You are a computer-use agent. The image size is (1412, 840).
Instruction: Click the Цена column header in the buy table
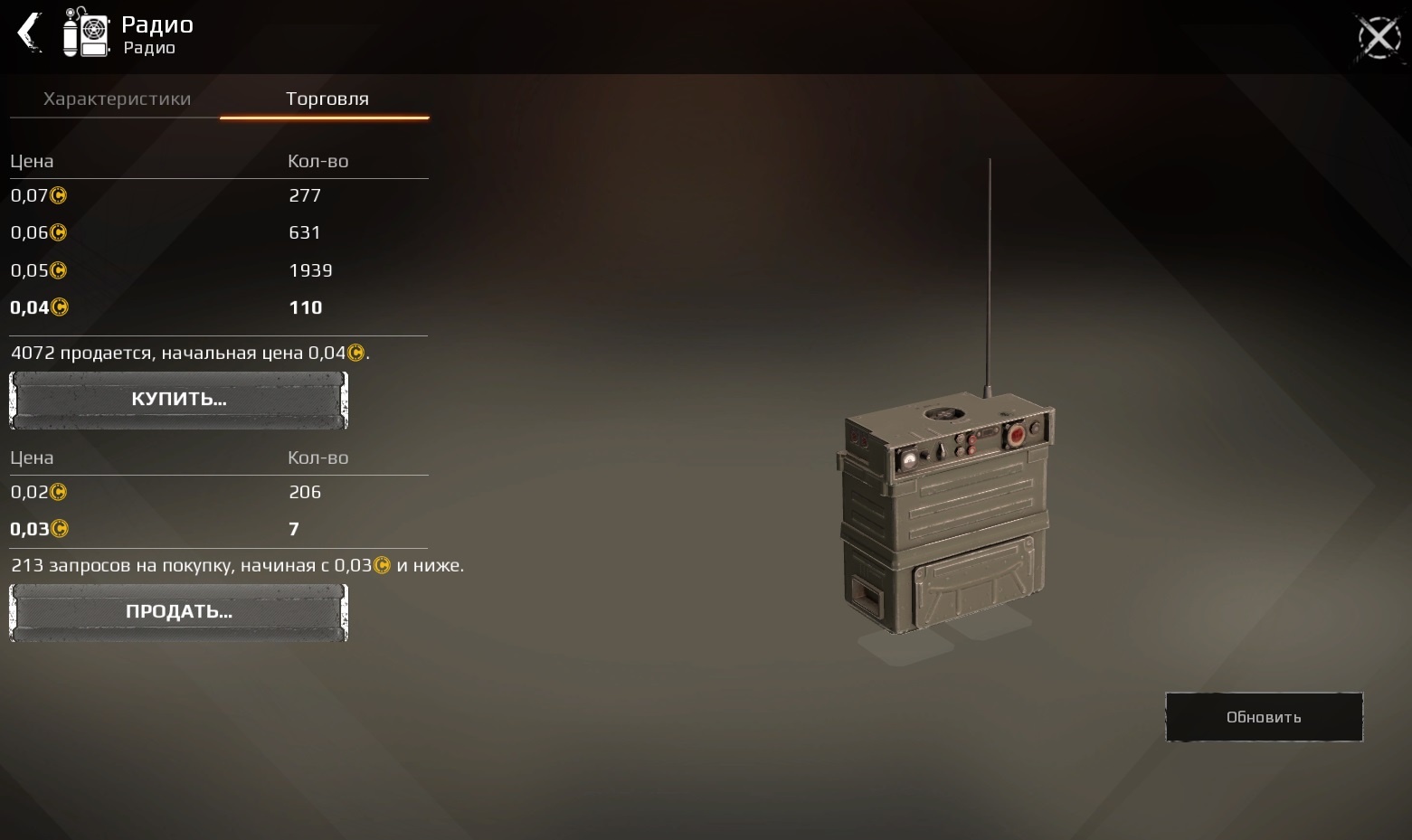pos(31,161)
